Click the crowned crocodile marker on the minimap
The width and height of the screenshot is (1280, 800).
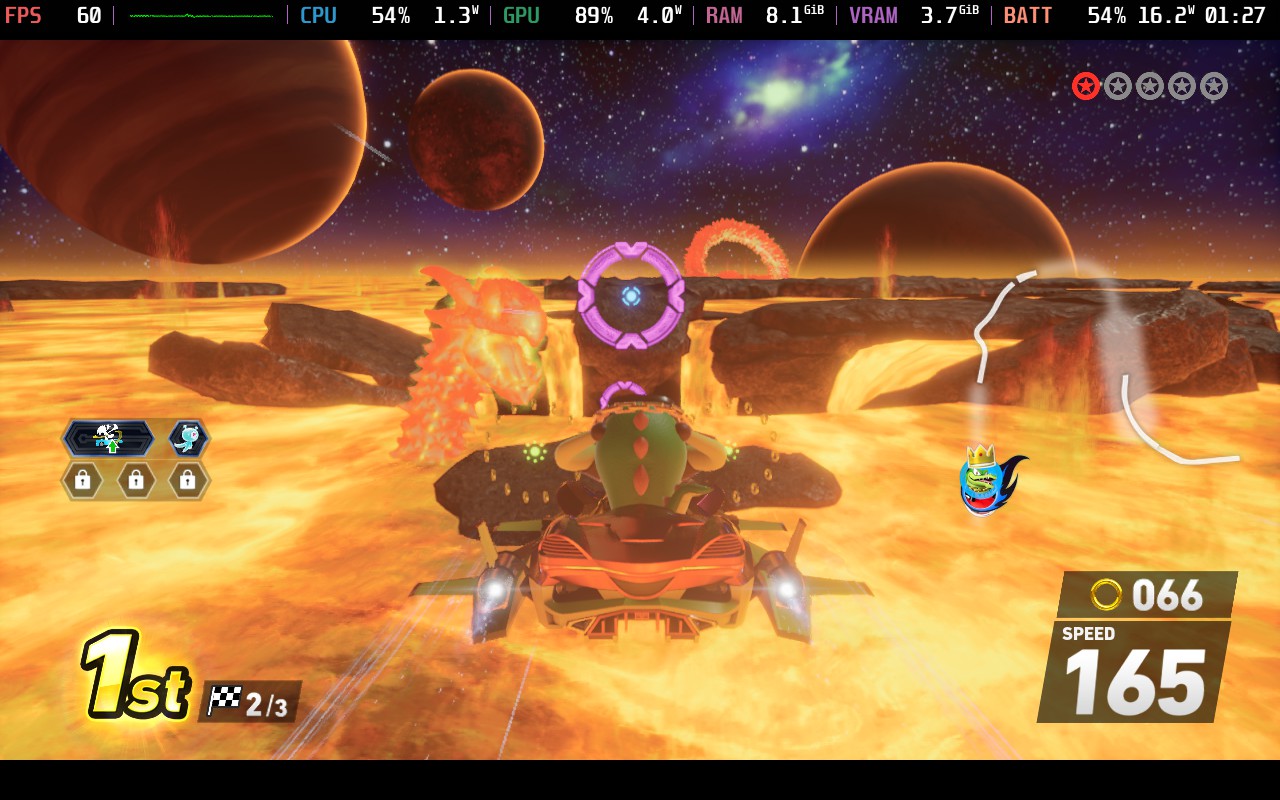985,481
